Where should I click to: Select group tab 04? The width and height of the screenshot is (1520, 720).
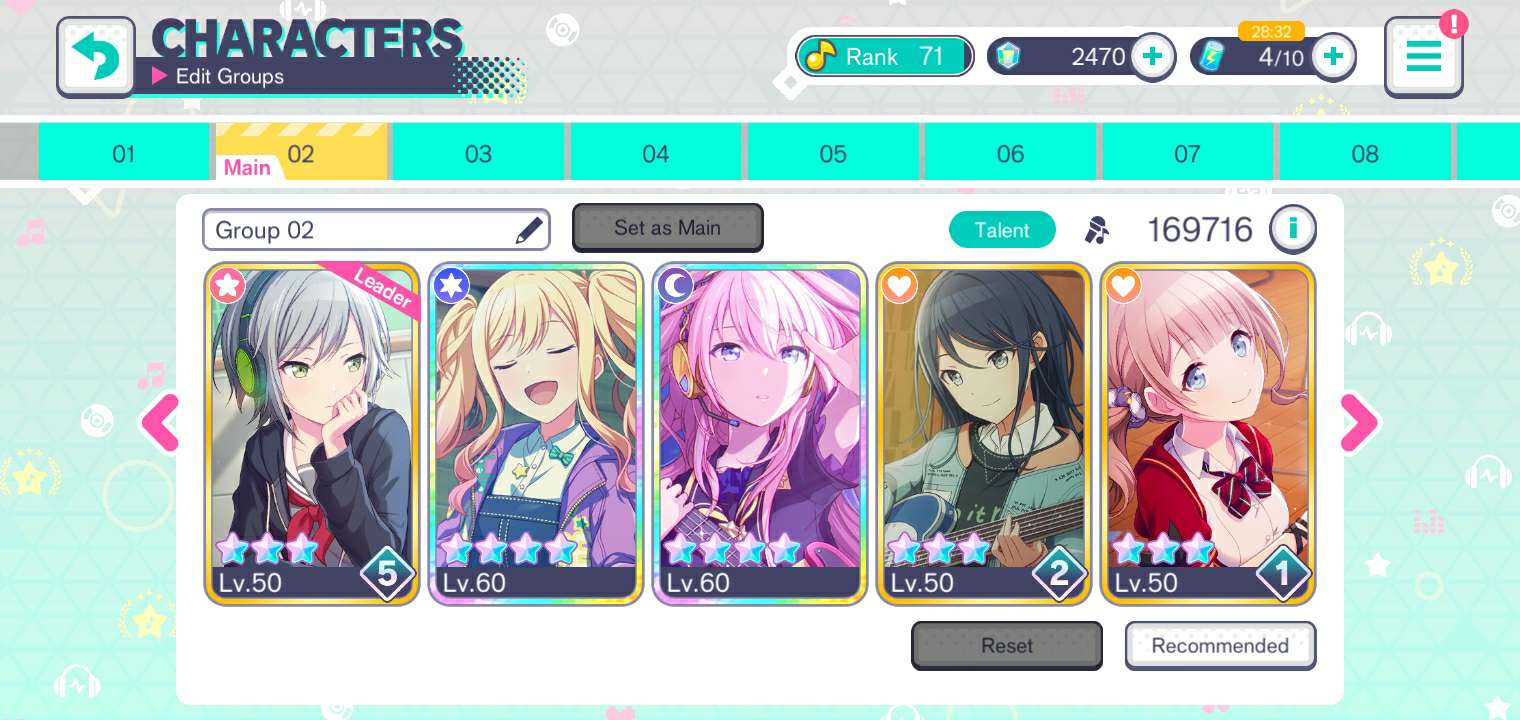(x=655, y=154)
